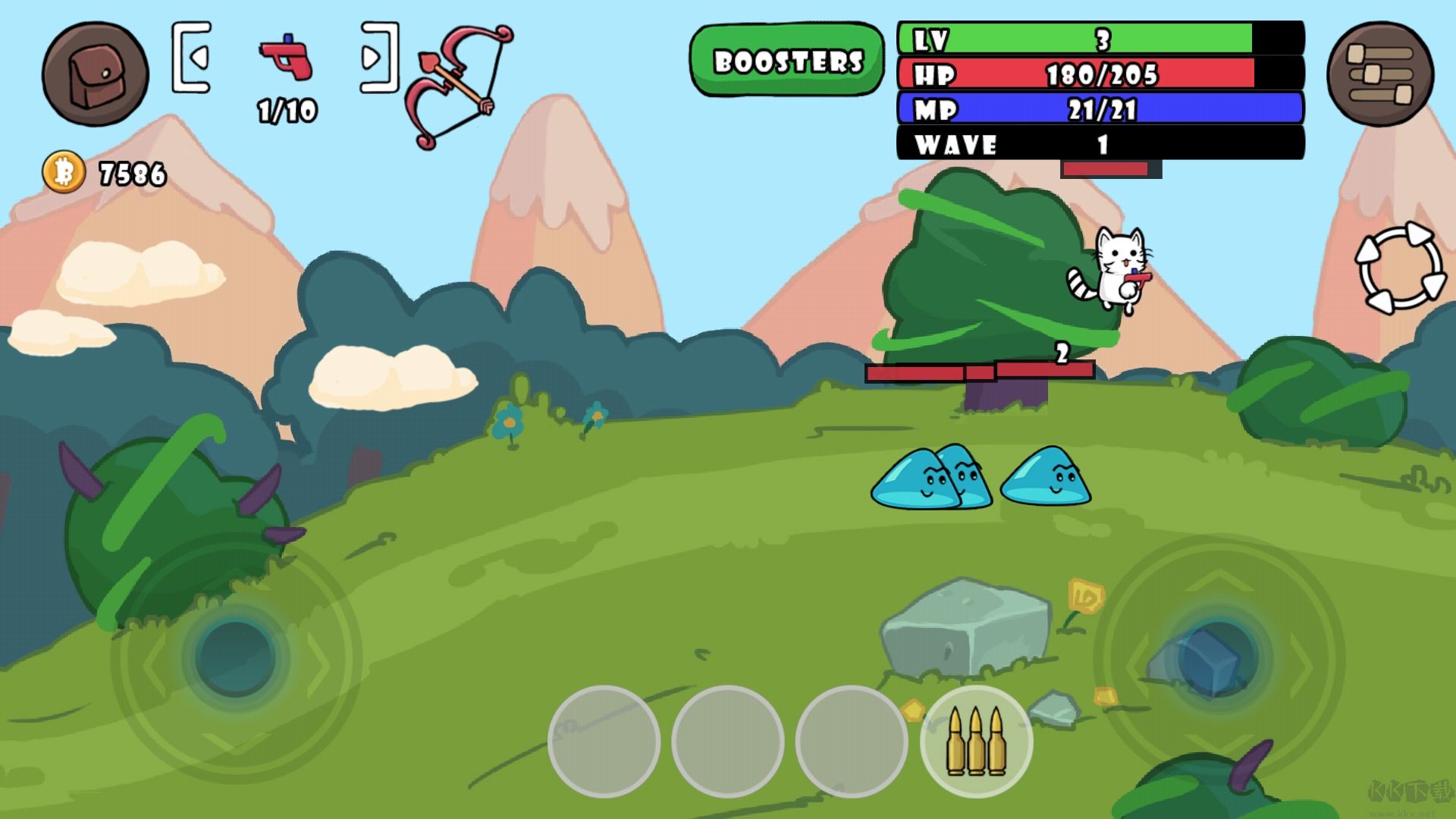This screenshot has width=1456, height=819.
Task: Reload using the bullets button
Action: coord(976,741)
